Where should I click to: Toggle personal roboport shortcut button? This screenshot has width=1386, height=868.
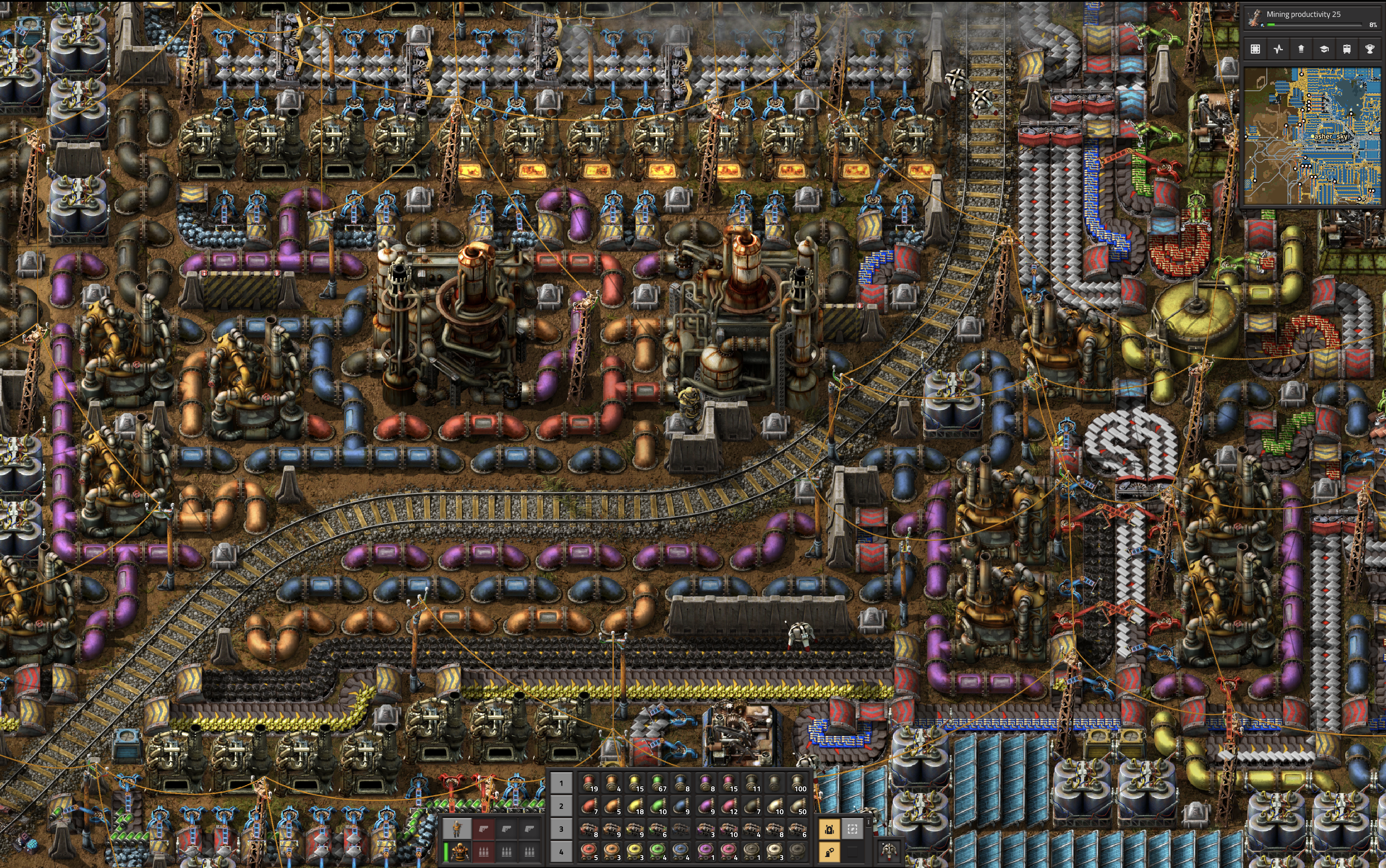click(x=829, y=829)
